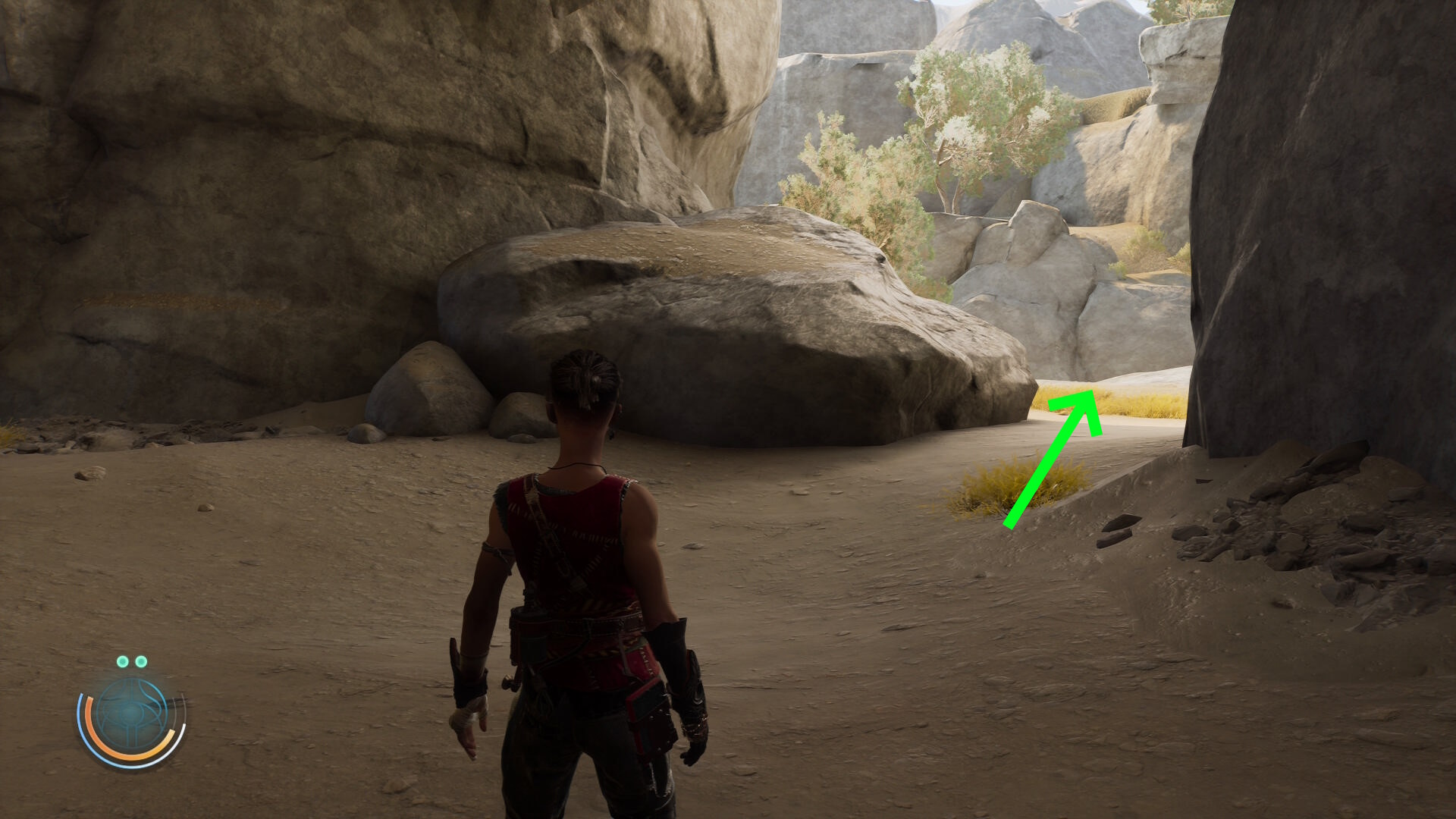Image resolution: width=1456 pixels, height=819 pixels.
Task: Click the circular blue emblem HUD icon
Action: (132, 715)
